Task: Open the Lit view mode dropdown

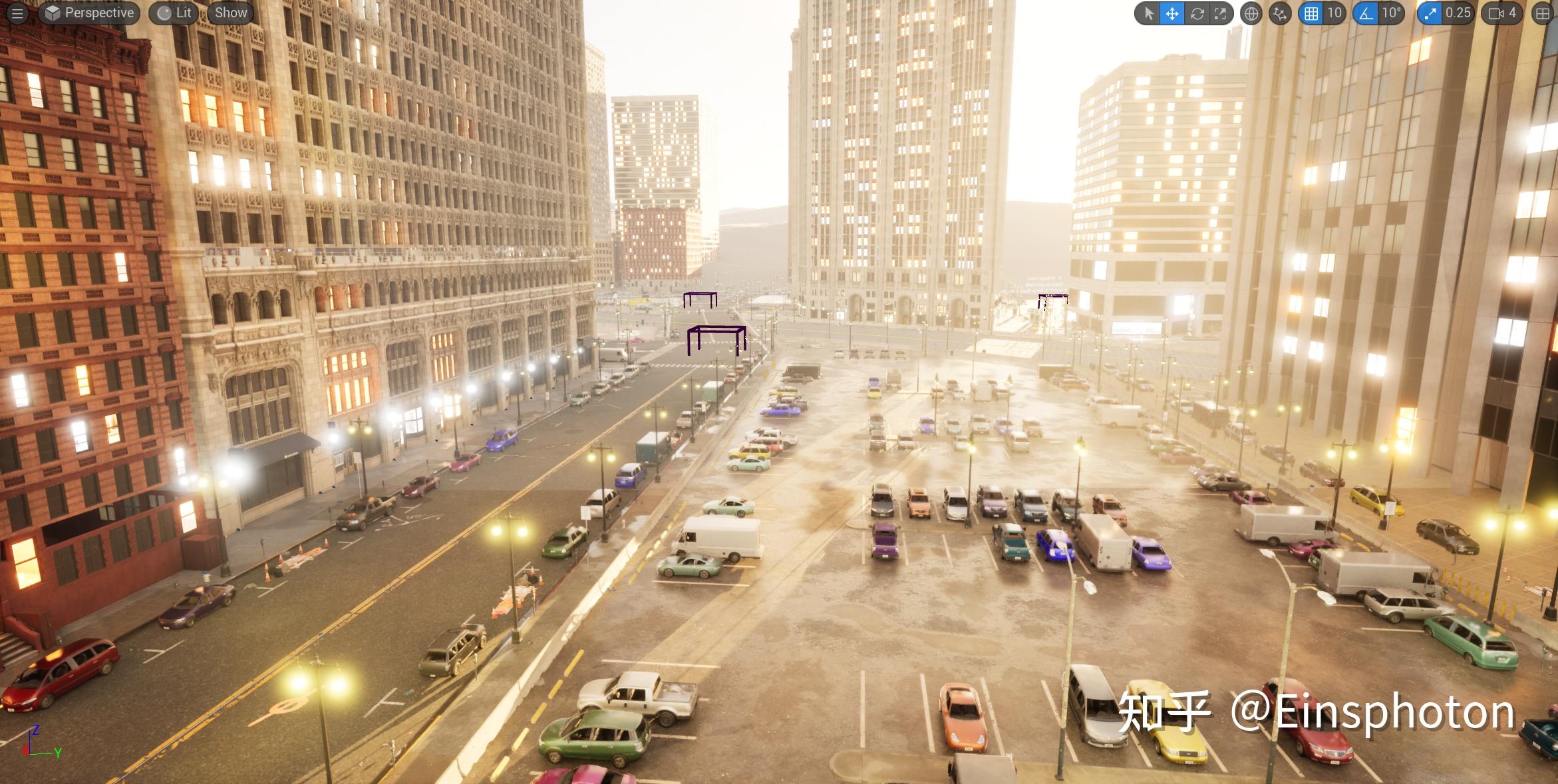Action: [x=174, y=13]
